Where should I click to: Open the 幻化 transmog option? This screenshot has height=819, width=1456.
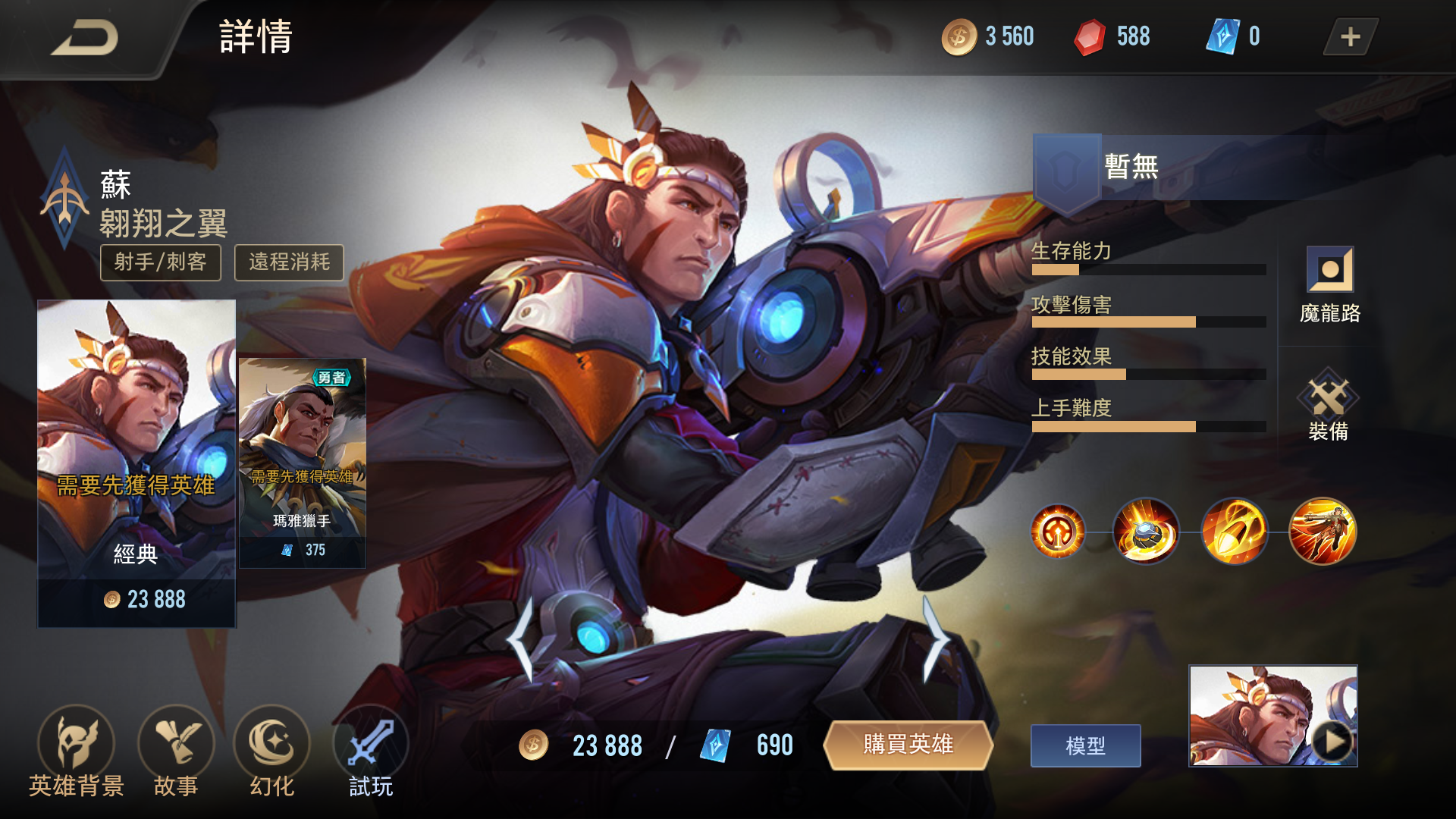coord(272,751)
